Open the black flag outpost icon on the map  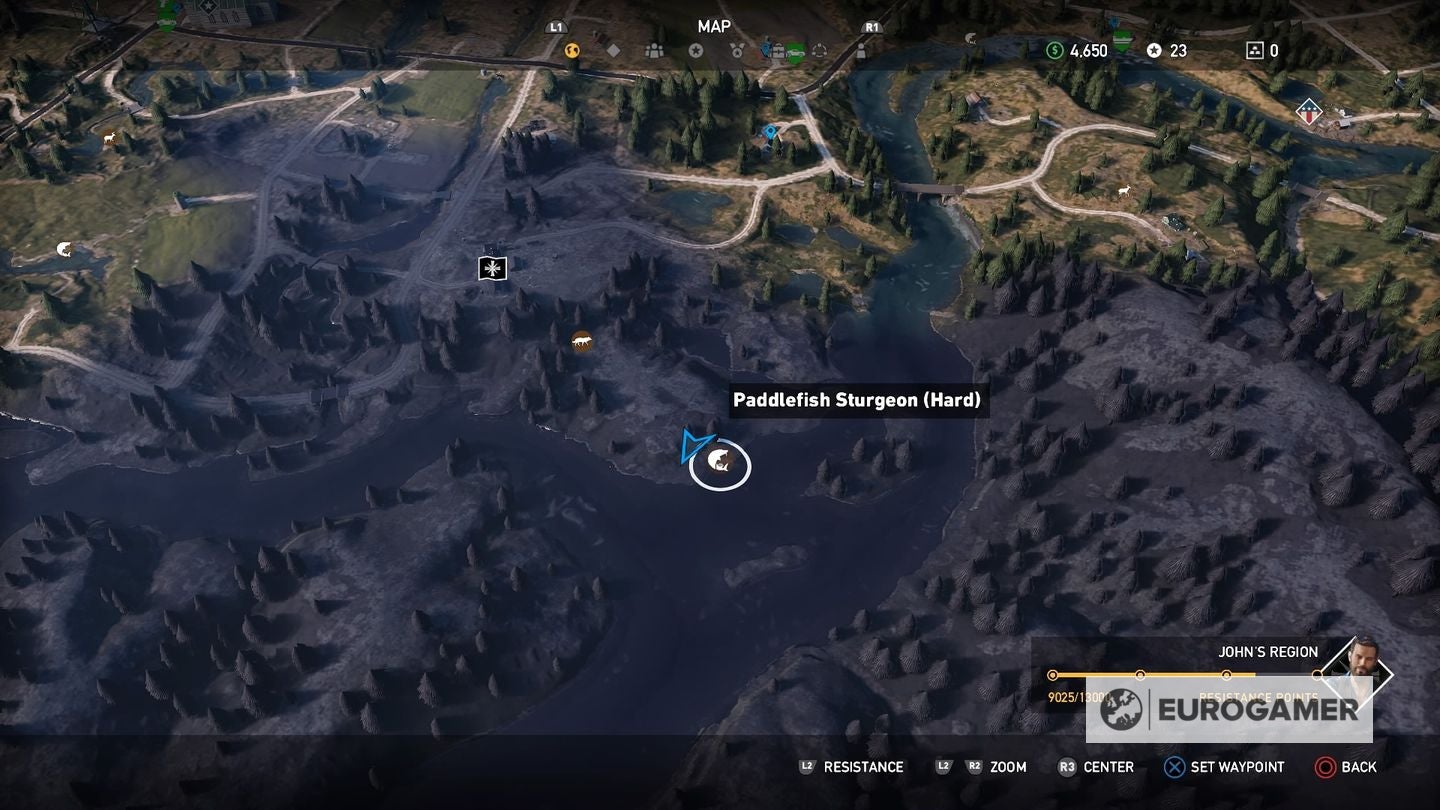coord(490,268)
